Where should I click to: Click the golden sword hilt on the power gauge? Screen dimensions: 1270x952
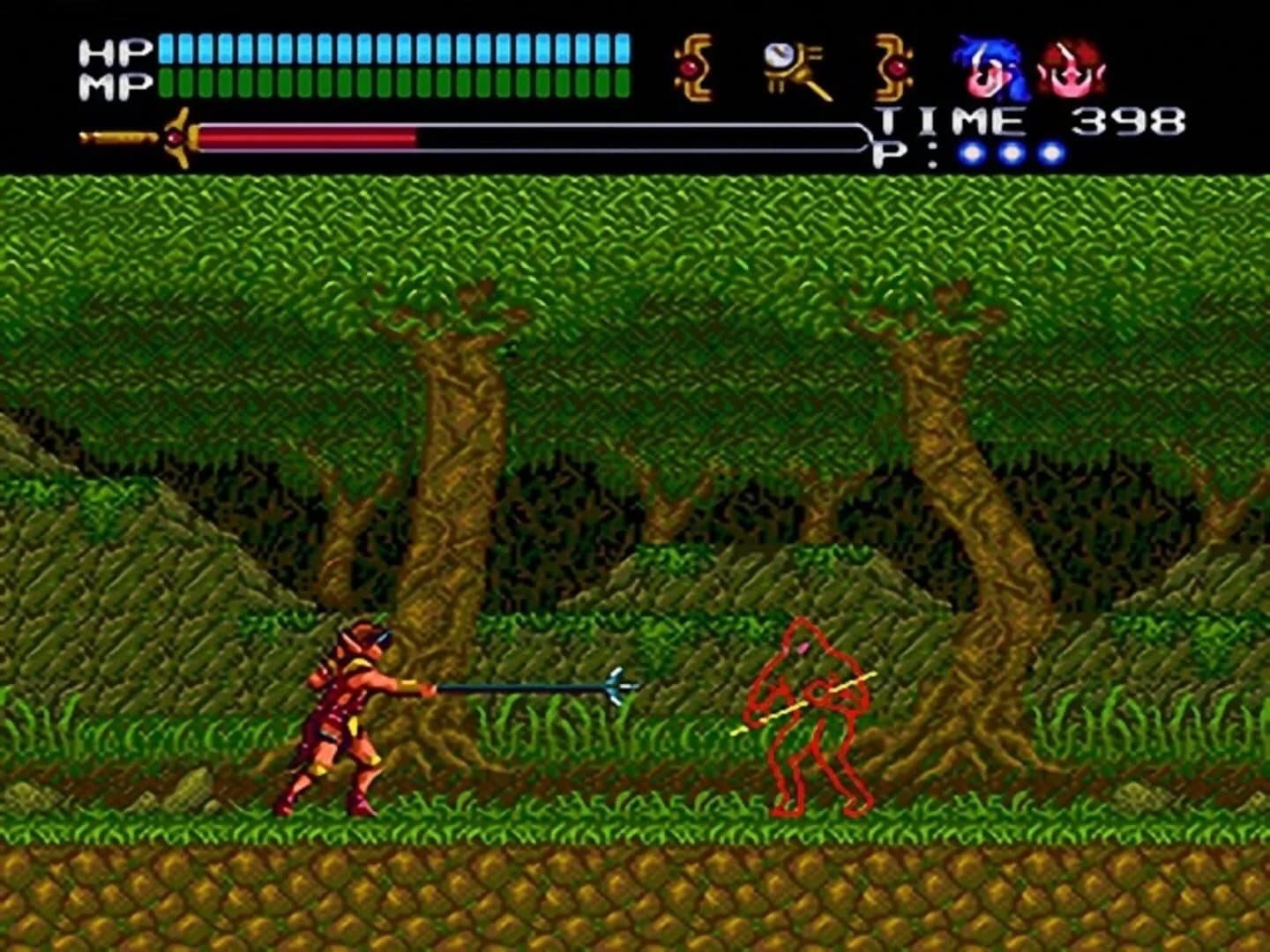pyautogui.click(x=123, y=134)
